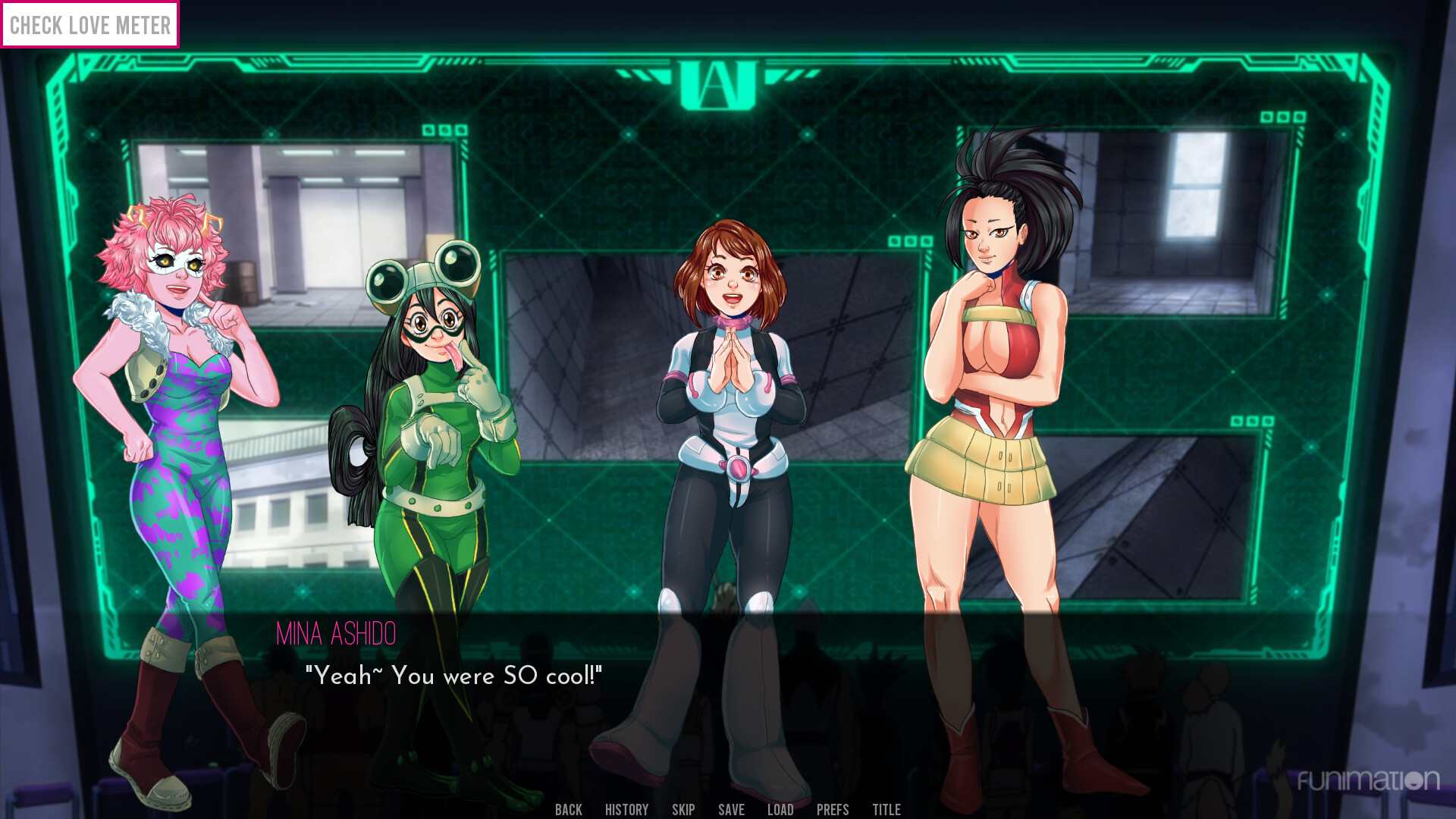Select the BACK option in quick menu
Image resolution: width=1456 pixels, height=819 pixels.
569,809
